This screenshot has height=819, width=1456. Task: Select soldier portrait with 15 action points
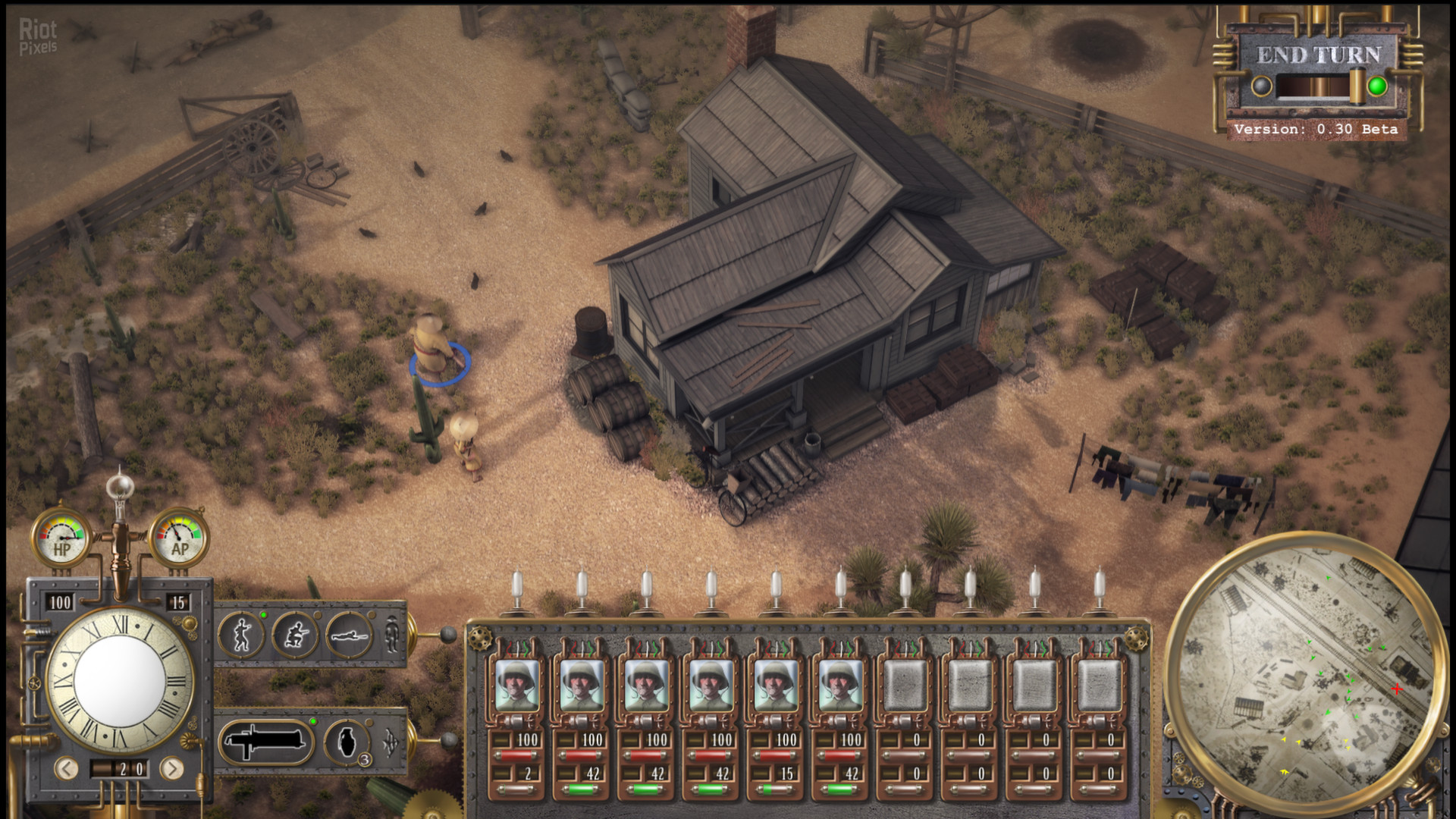775,685
